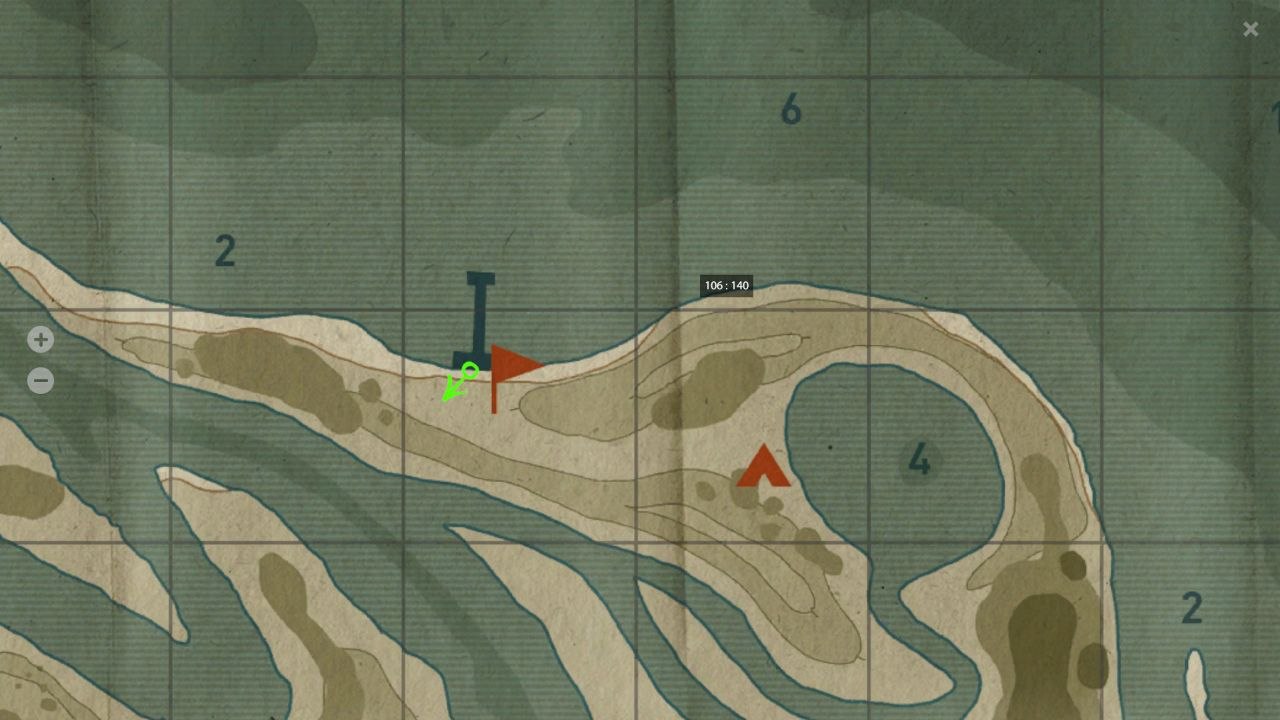Close the map view with the X button
The width and height of the screenshot is (1280, 720).
pyautogui.click(x=1250, y=28)
